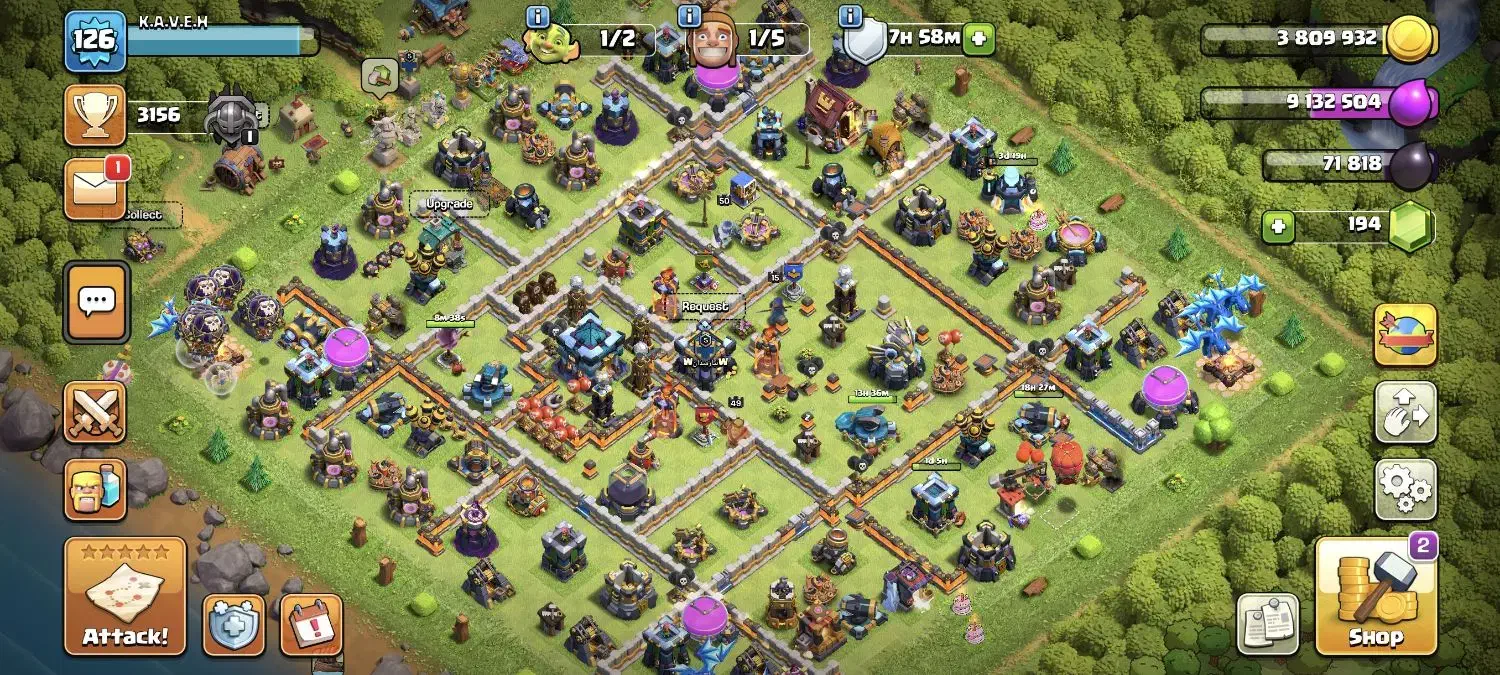Tap the Request troops bubble
Image resolution: width=1500 pixels, height=675 pixels.
click(x=705, y=306)
